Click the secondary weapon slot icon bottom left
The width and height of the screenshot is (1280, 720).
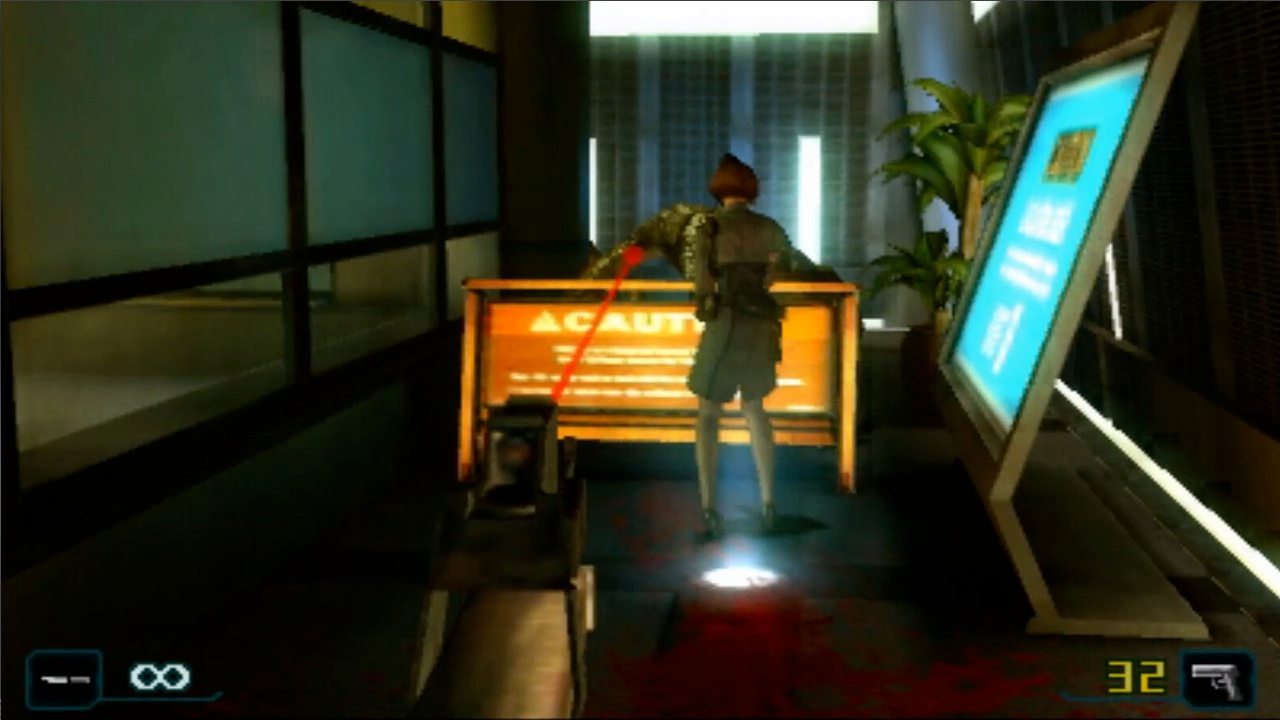click(62, 677)
